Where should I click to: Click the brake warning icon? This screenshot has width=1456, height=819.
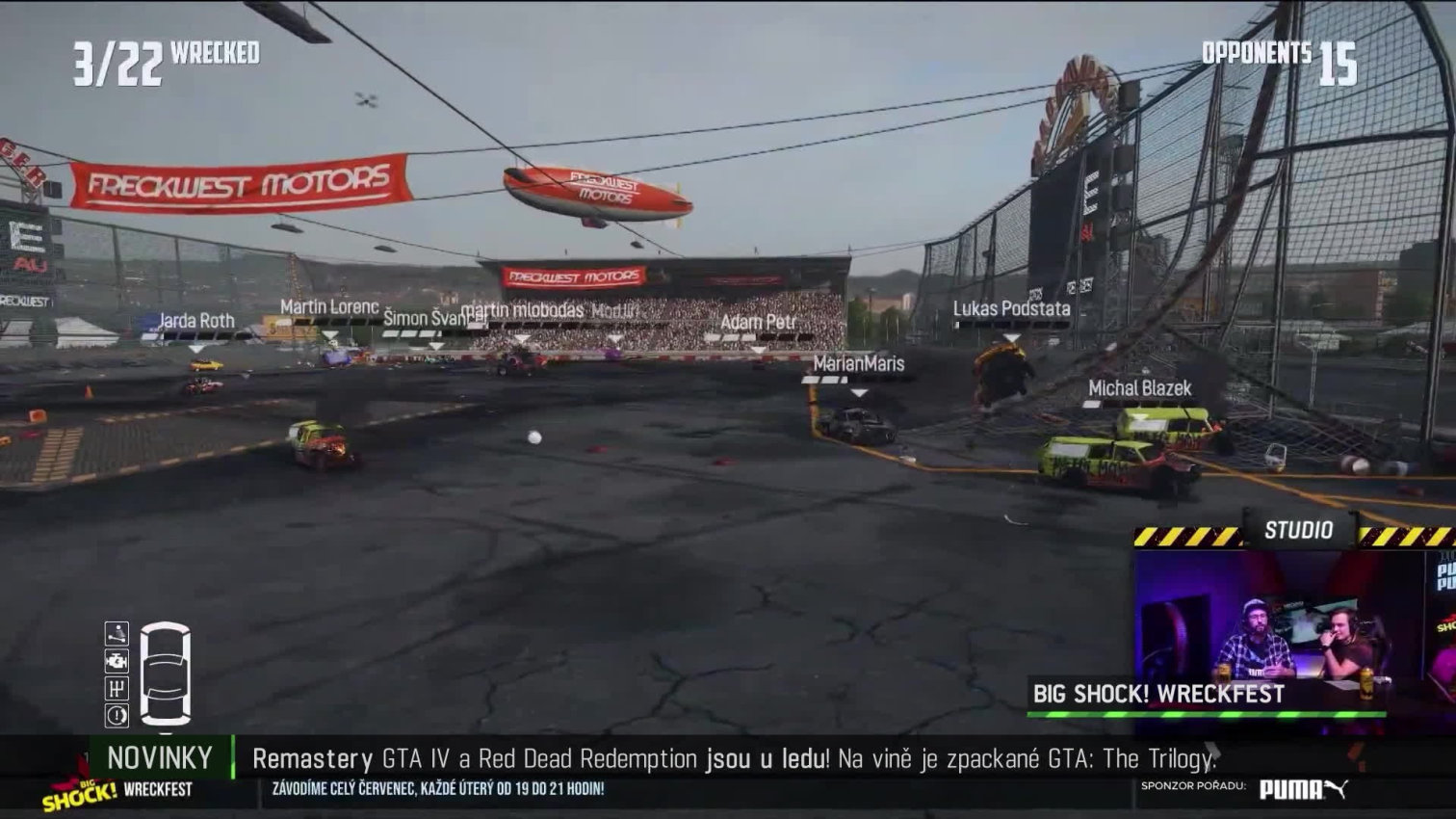(117, 715)
